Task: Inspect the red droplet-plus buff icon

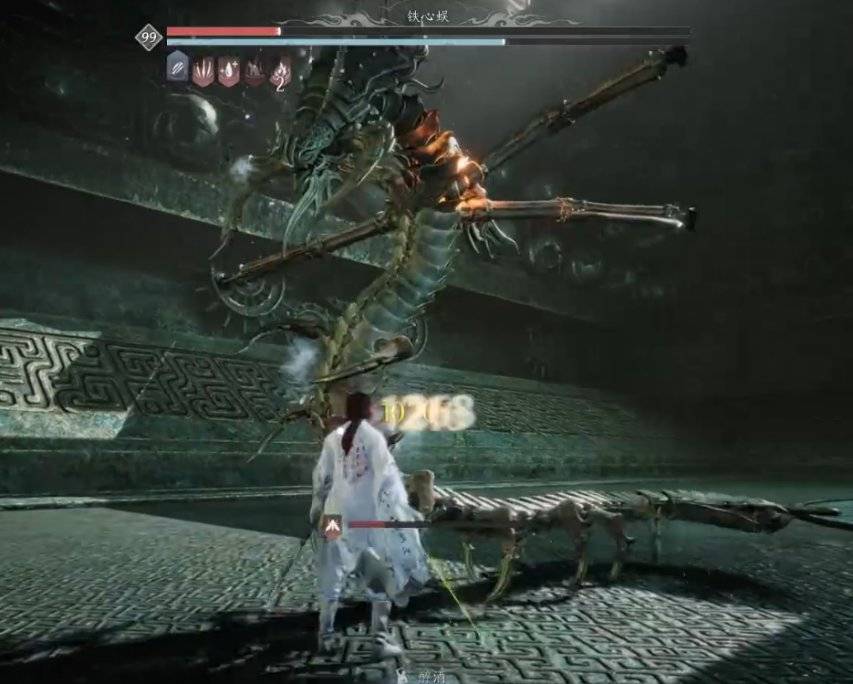Action: [x=229, y=70]
